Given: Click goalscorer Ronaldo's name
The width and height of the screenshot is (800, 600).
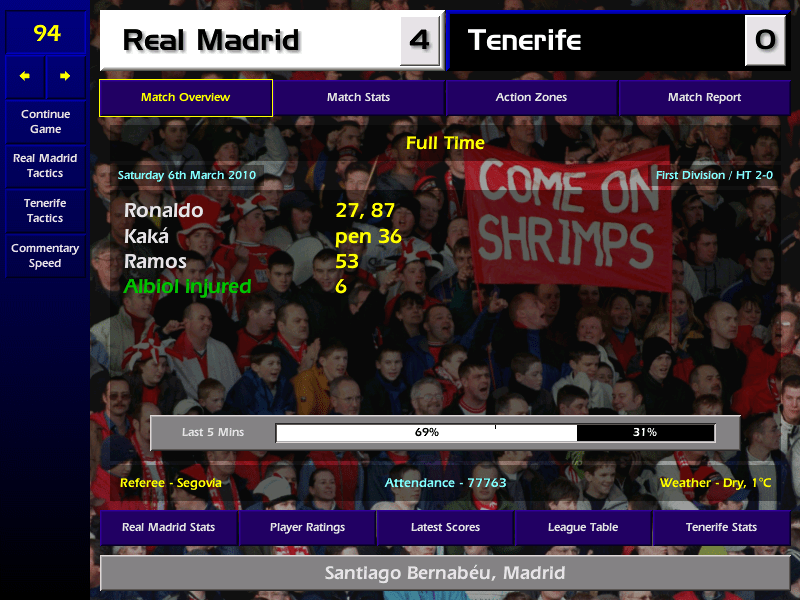Looking at the screenshot, I should coord(164,211).
